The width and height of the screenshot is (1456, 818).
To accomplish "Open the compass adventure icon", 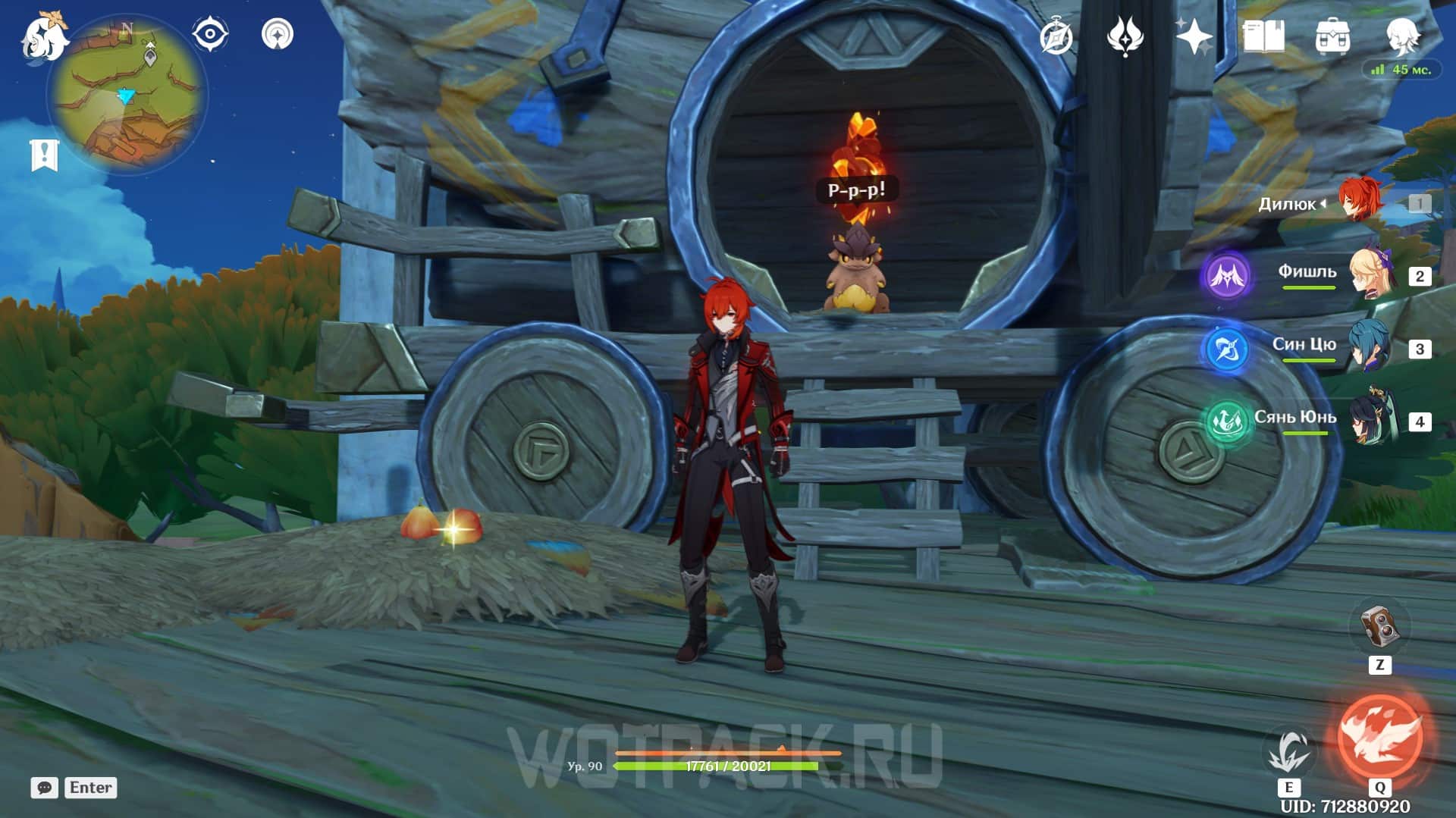I will pyautogui.click(x=1056, y=36).
